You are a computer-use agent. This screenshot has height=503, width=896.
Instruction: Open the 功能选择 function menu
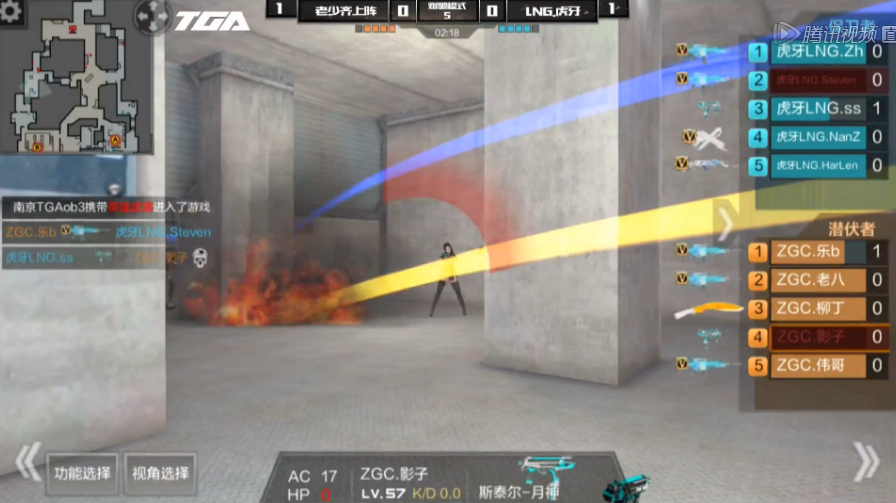[x=83, y=474]
